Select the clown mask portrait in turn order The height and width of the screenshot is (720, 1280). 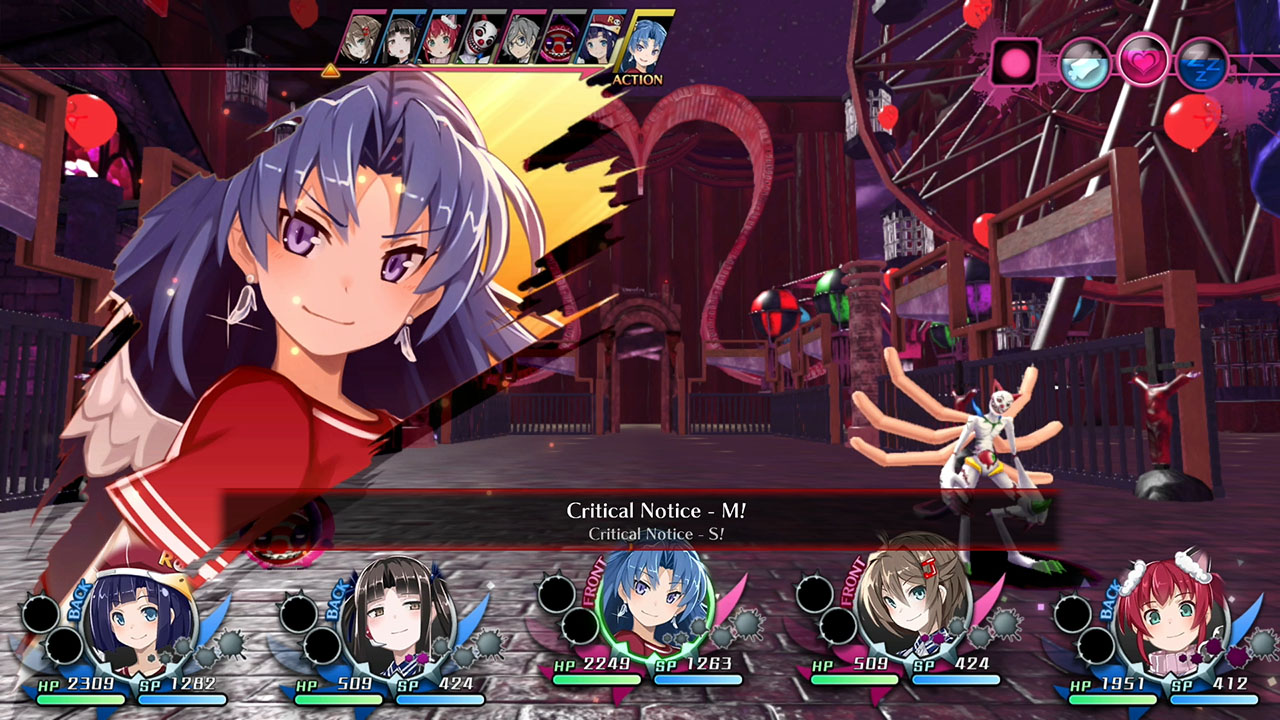[x=479, y=38]
